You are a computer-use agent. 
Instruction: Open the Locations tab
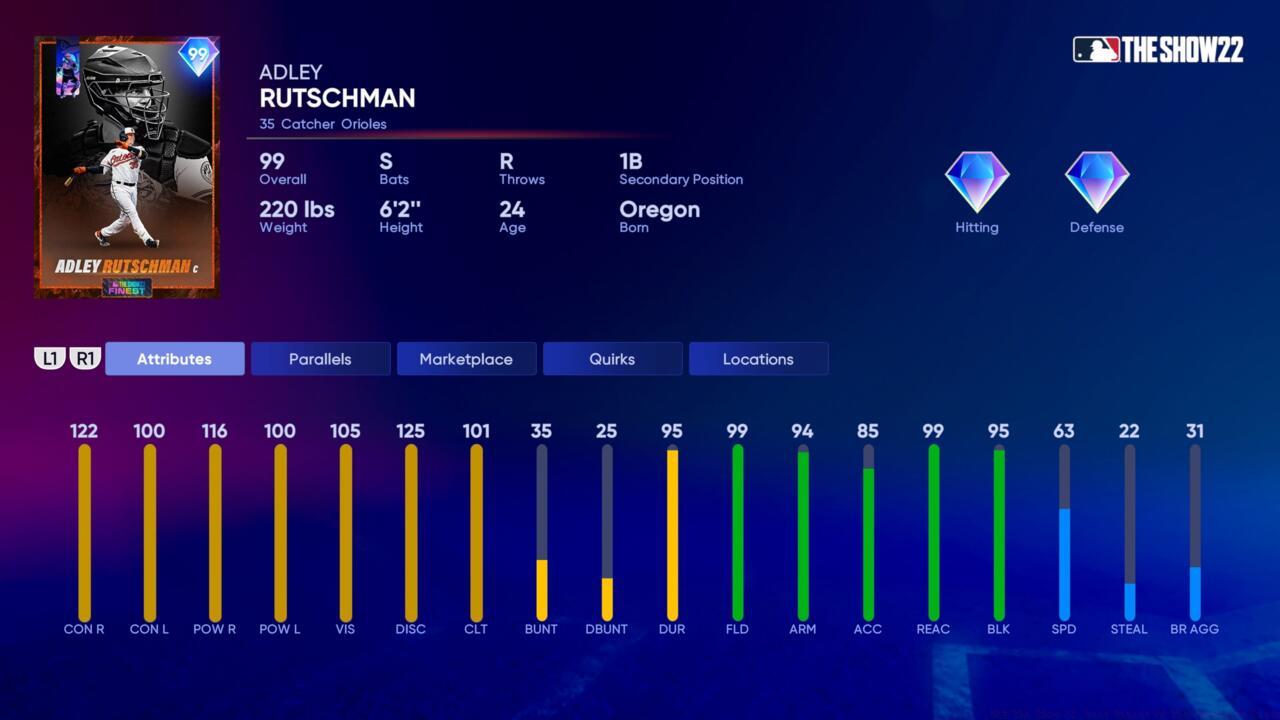[758, 359]
